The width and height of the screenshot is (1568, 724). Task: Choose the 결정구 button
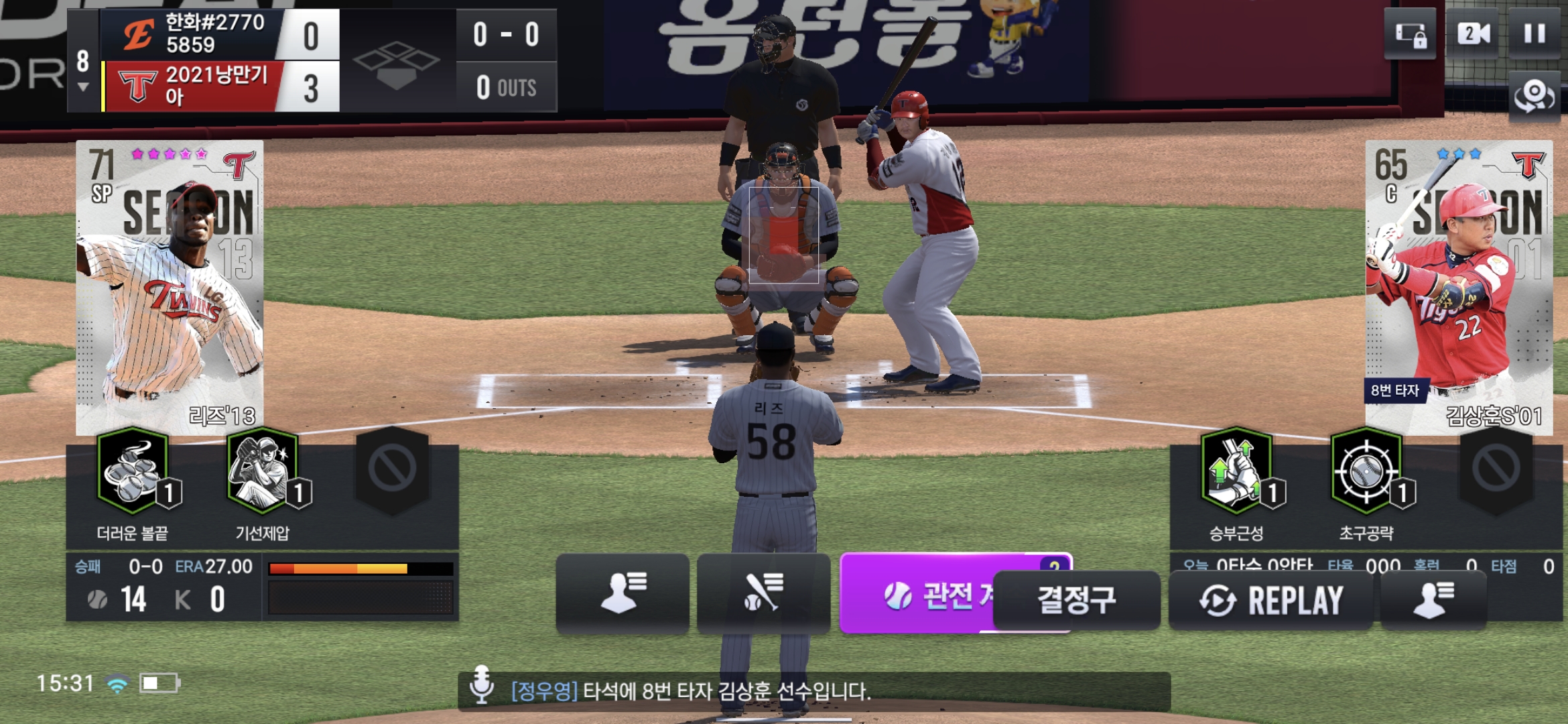click(1077, 600)
